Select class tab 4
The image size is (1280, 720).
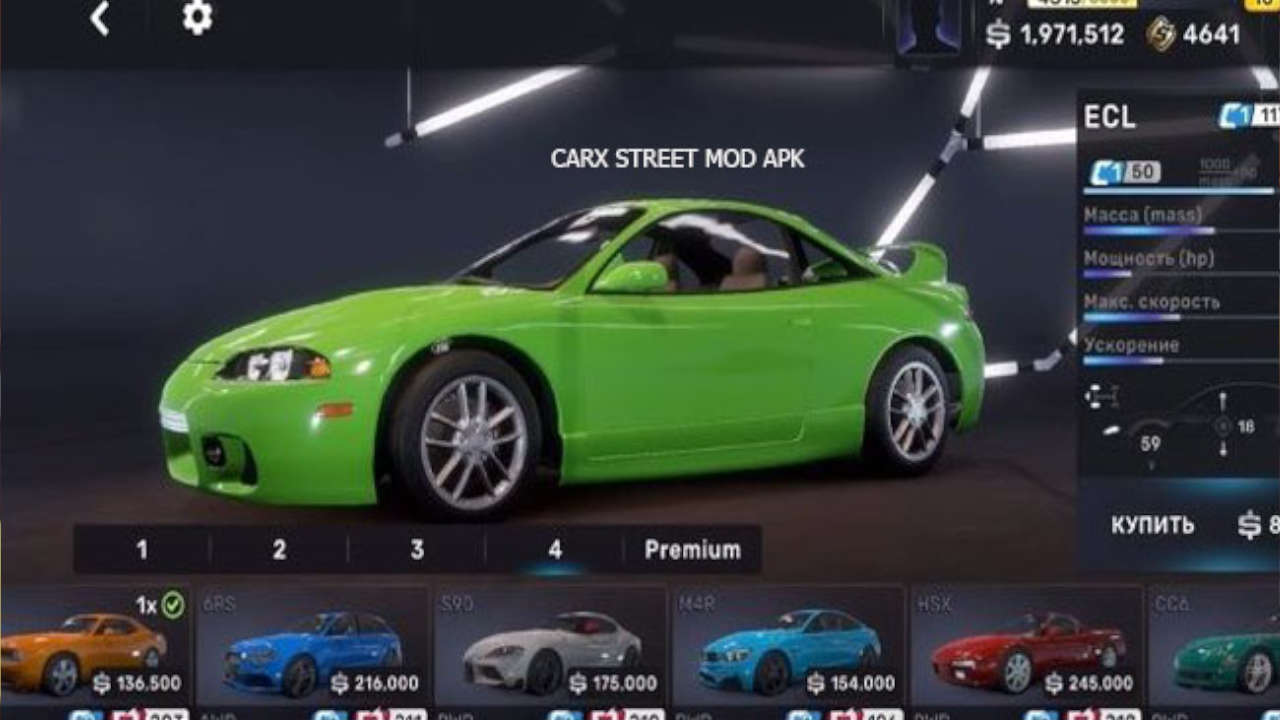555,549
